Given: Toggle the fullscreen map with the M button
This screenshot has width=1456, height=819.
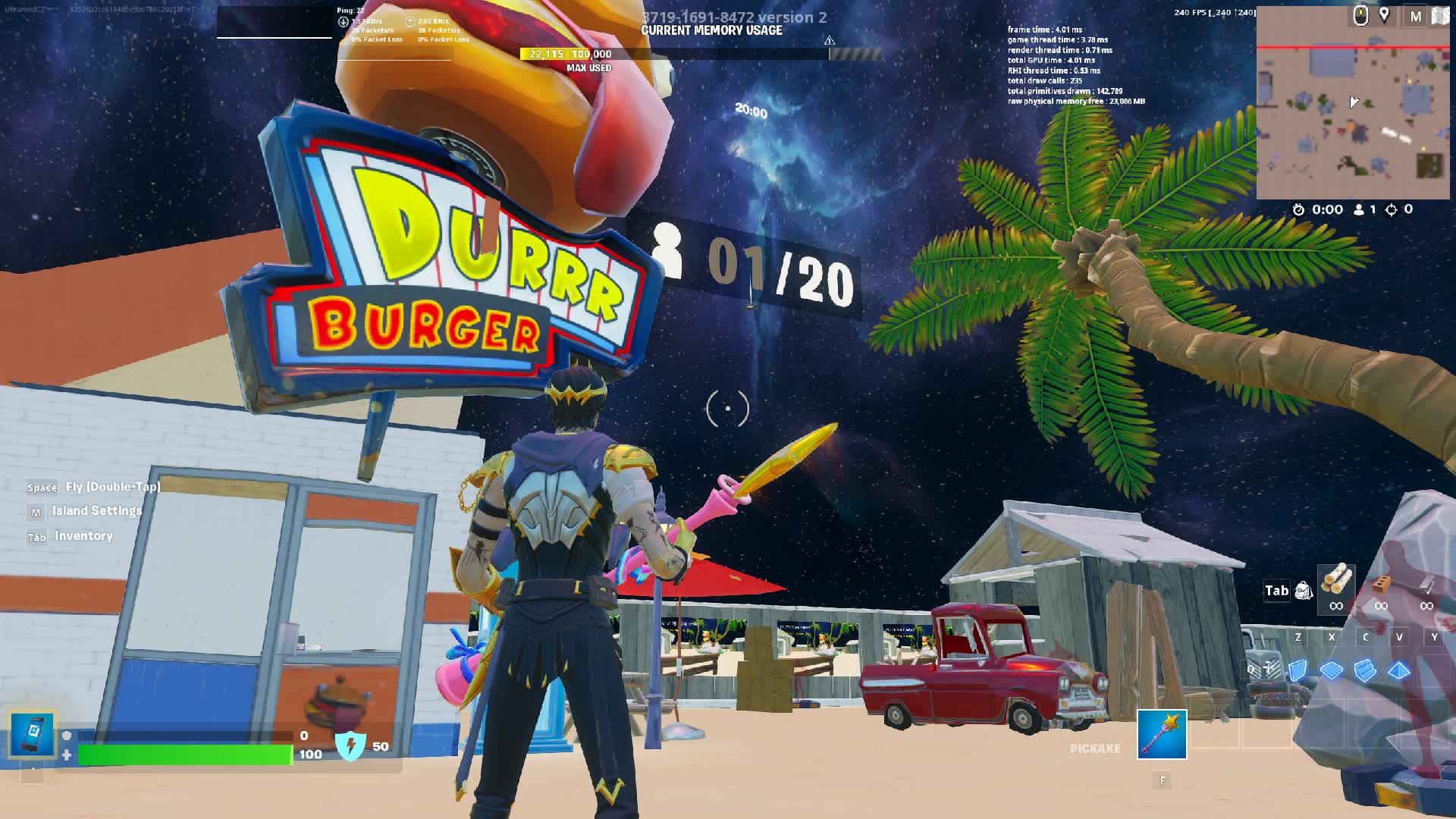Looking at the screenshot, I should (1417, 16).
